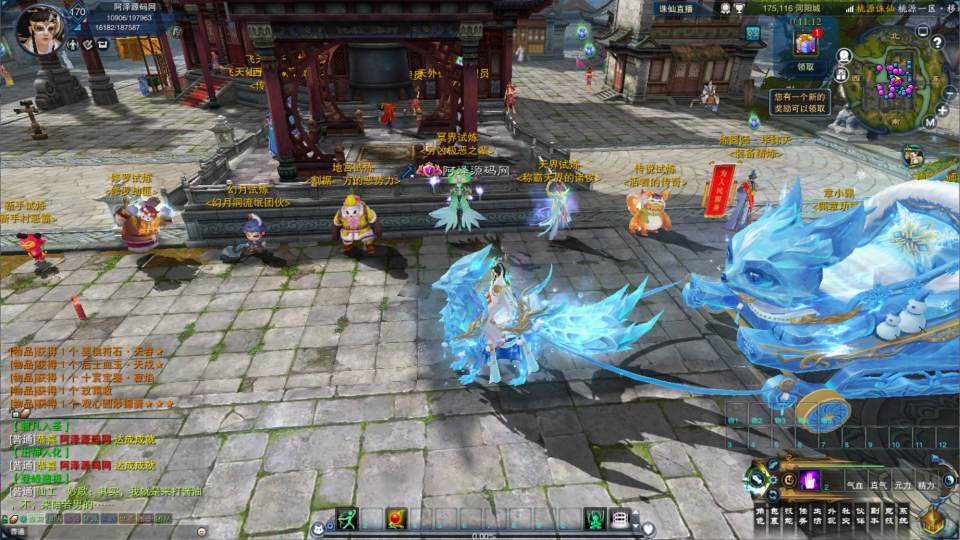Open the 技能 skills menu
Image resolution: width=960 pixels, height=540 pixels.
click(x=789, y=515)
